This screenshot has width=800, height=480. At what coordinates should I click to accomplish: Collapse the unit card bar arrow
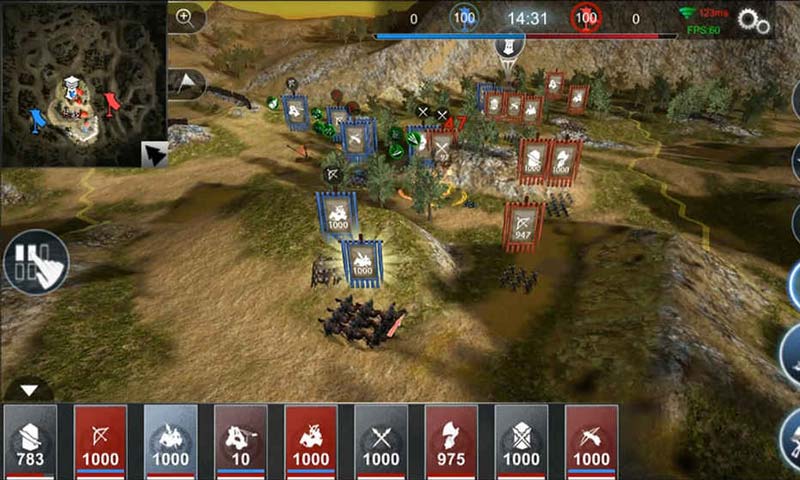pyautogui.click(x=29, y=390)
